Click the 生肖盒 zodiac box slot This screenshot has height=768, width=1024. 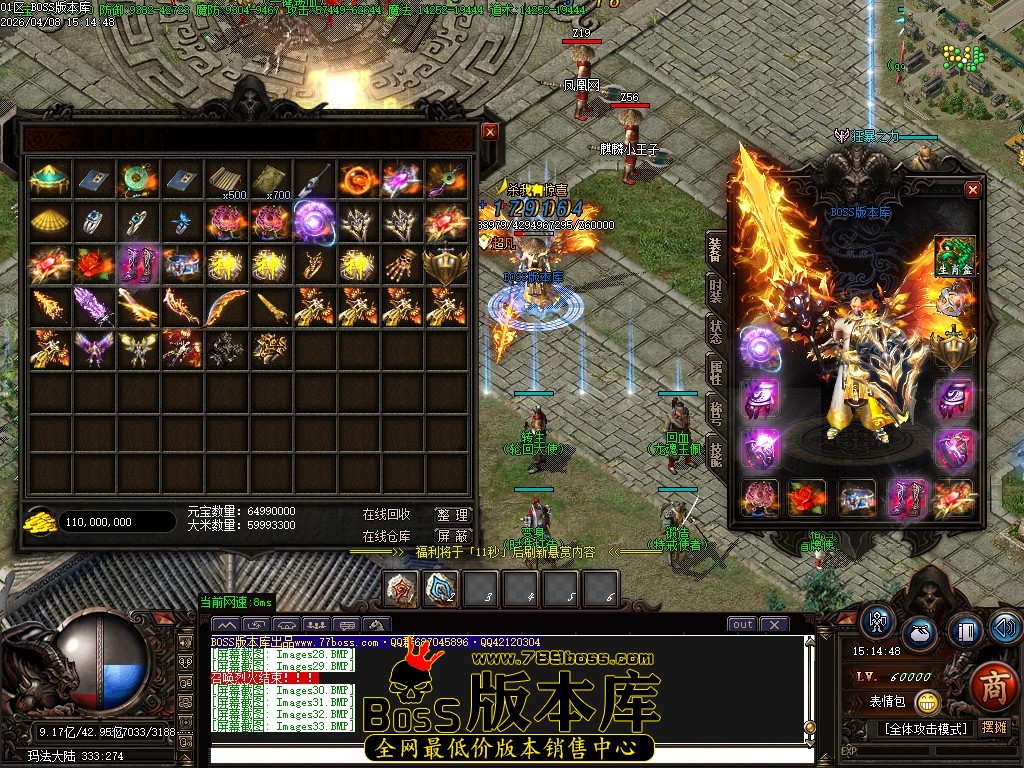[954, 256]
